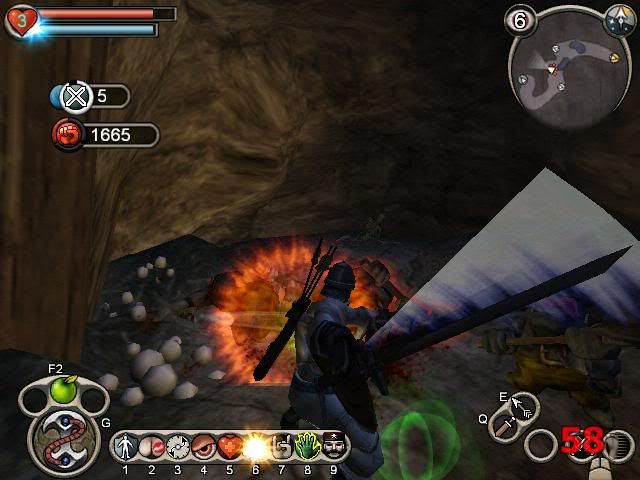
Task: Trigger the glowing fire burst hotbar slot
Action: click(x=255, y=445)
